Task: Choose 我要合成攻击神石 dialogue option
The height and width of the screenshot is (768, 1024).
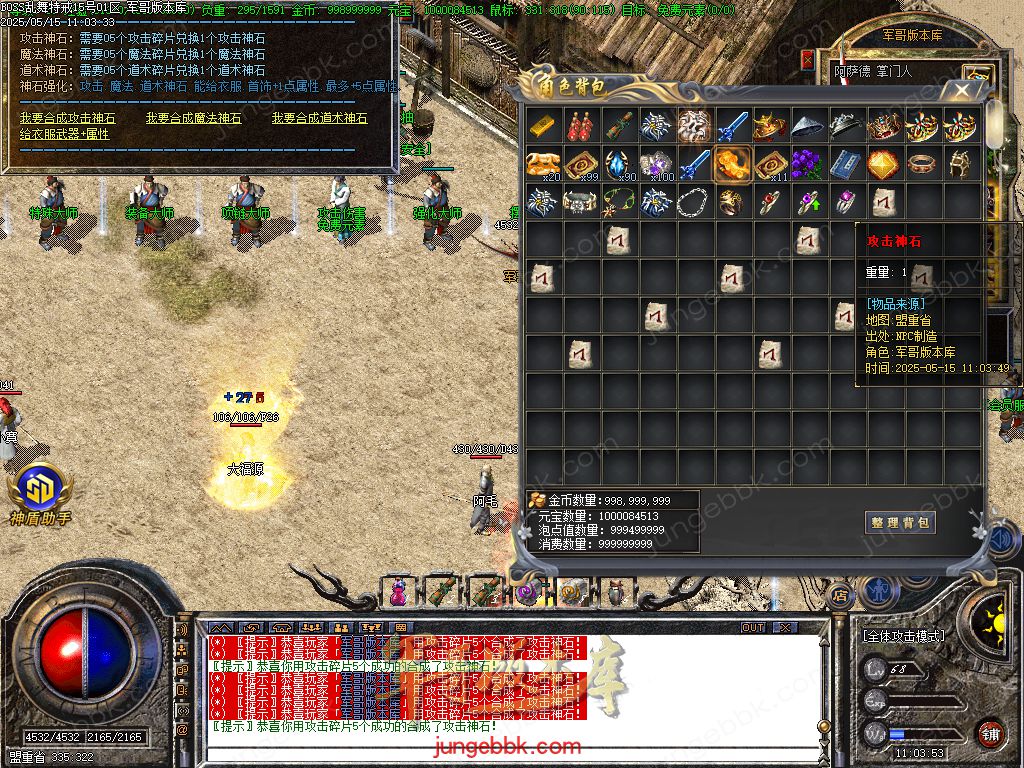Action: [x=67, y=118]
